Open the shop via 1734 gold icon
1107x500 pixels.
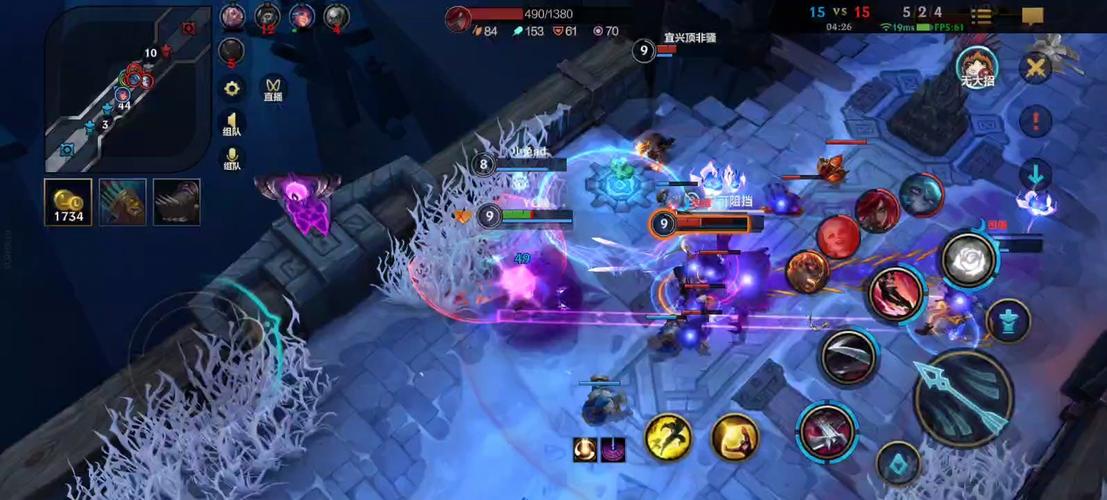[68, 202]
